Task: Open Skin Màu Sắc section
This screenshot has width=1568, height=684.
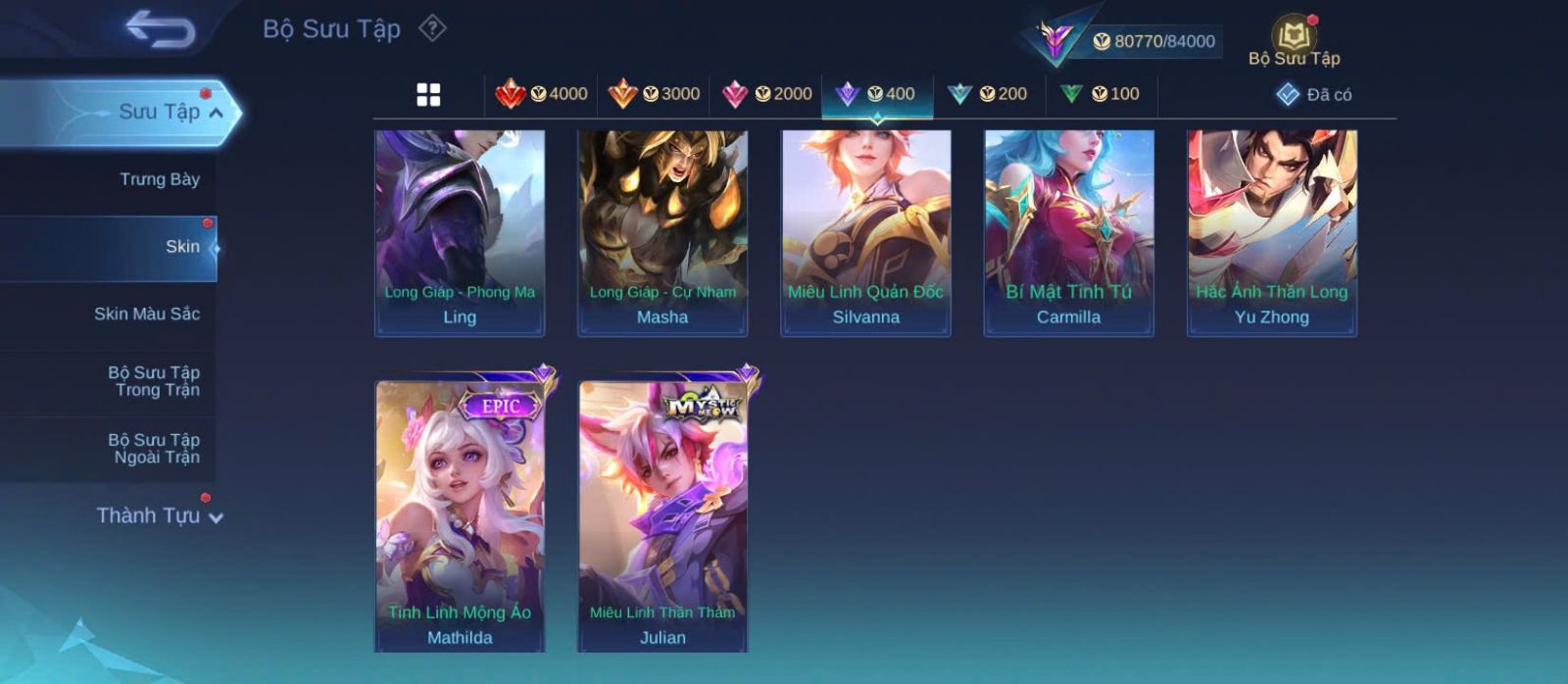Action: 147,314
